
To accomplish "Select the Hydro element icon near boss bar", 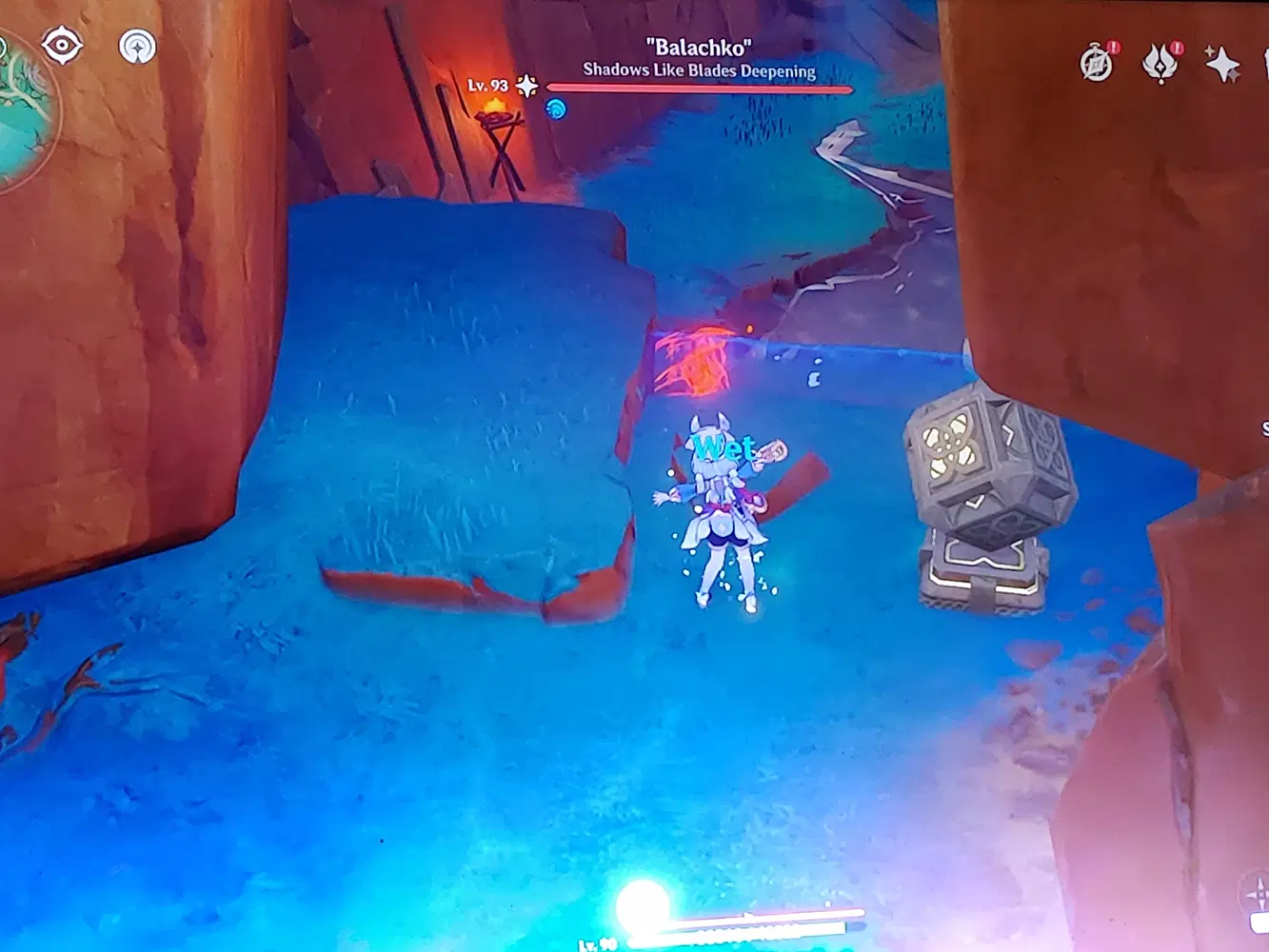I will [x=555, y=108].
